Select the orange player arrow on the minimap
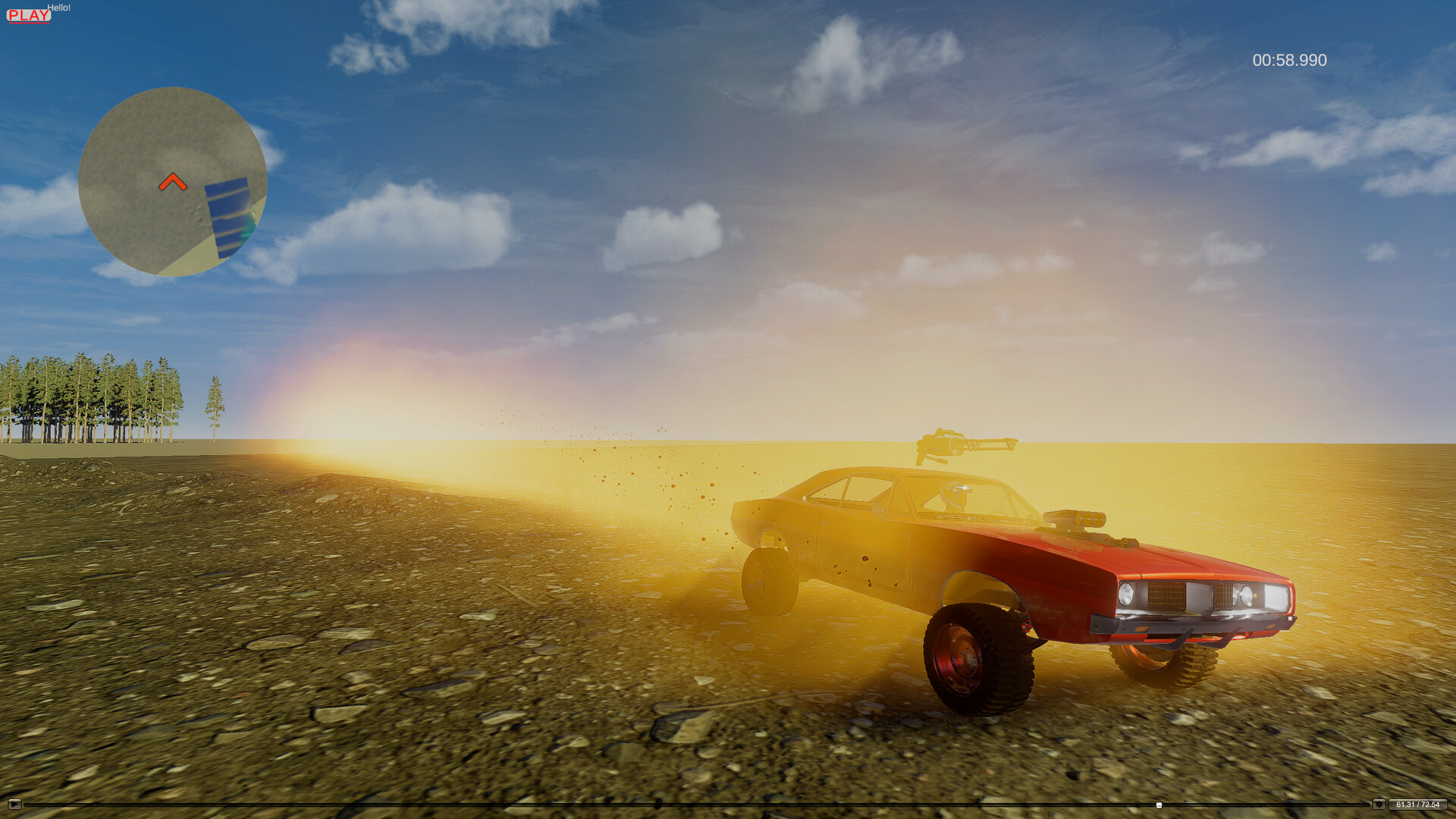 [173, 182]
